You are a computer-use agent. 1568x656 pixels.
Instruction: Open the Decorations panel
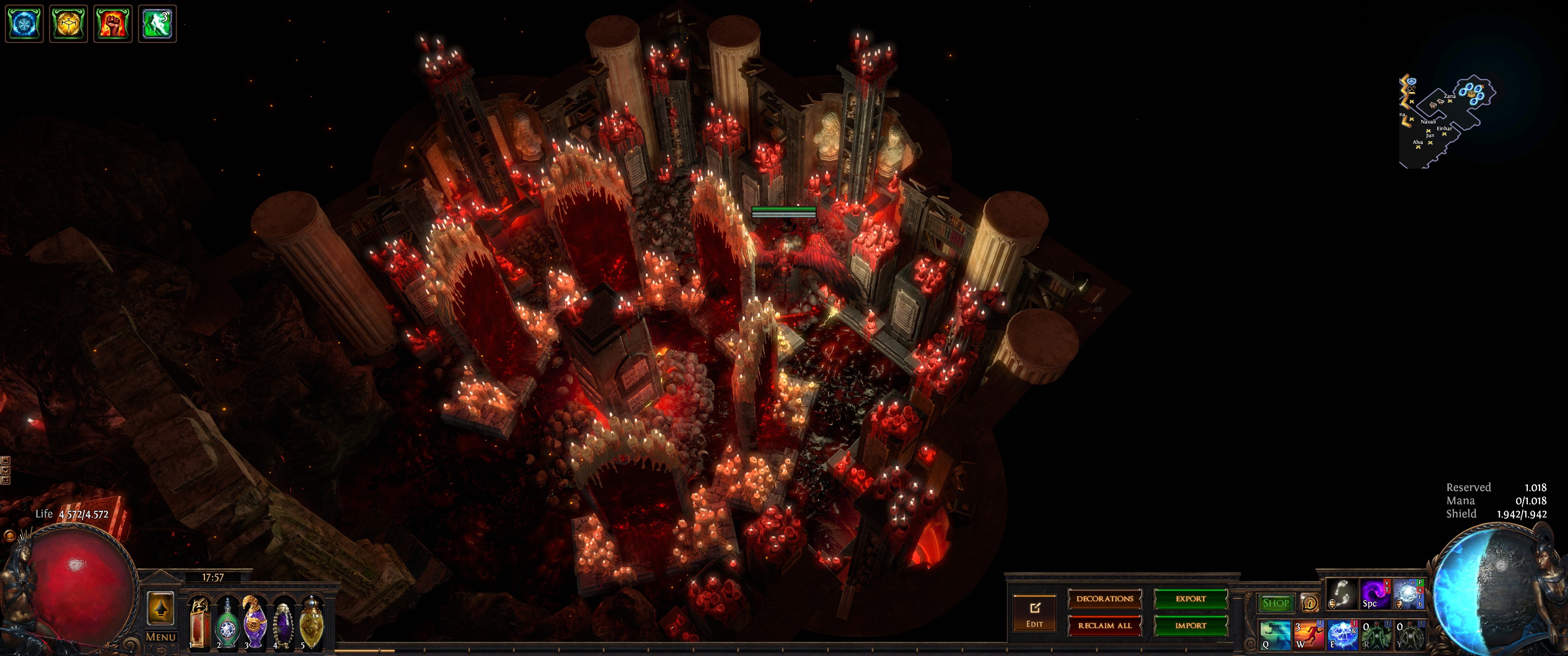[1104, 599]
